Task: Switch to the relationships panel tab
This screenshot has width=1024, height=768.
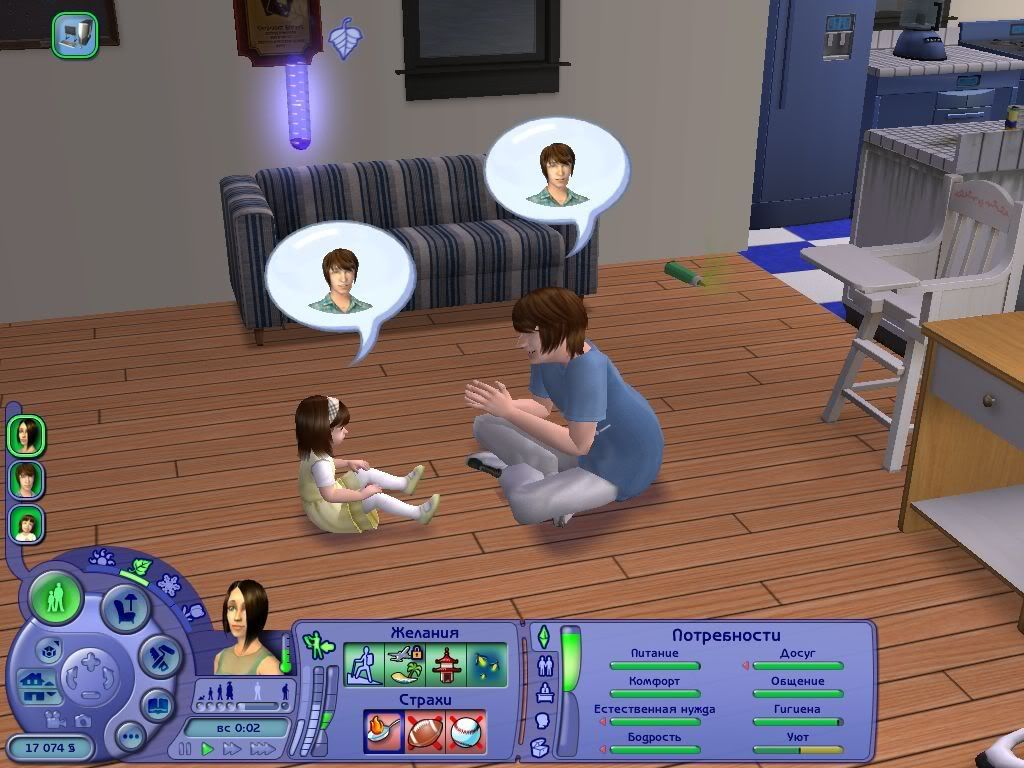Action: click(x=546, y=665)
